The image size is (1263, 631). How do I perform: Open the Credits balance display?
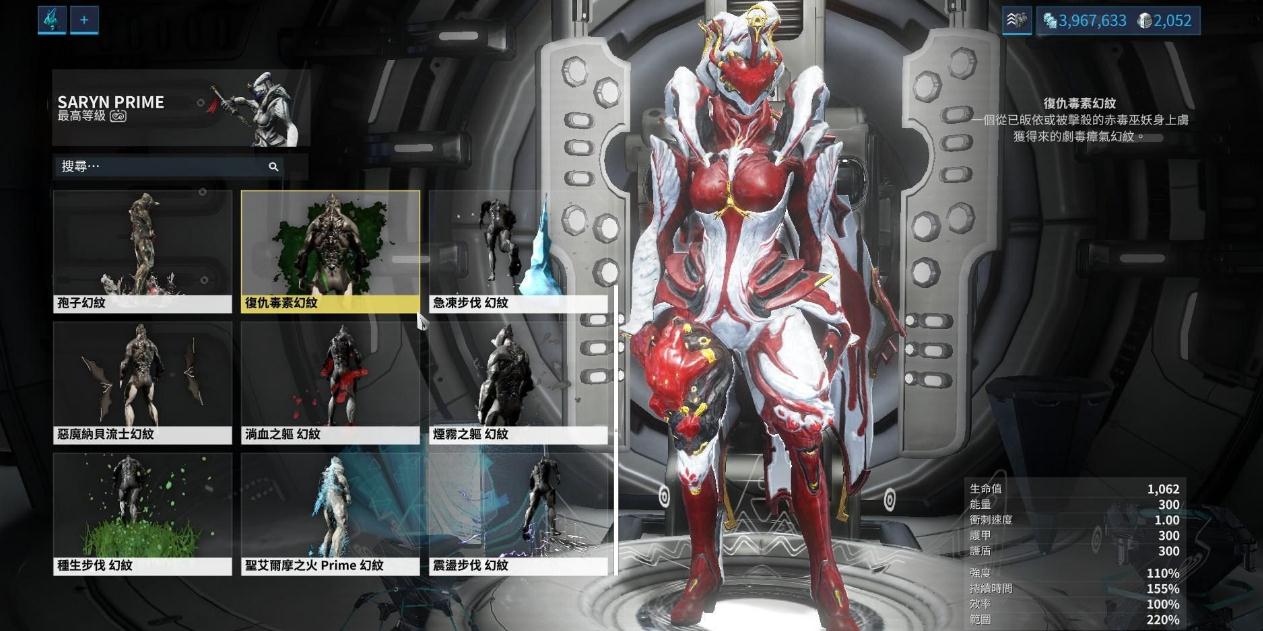(1084, 20)
